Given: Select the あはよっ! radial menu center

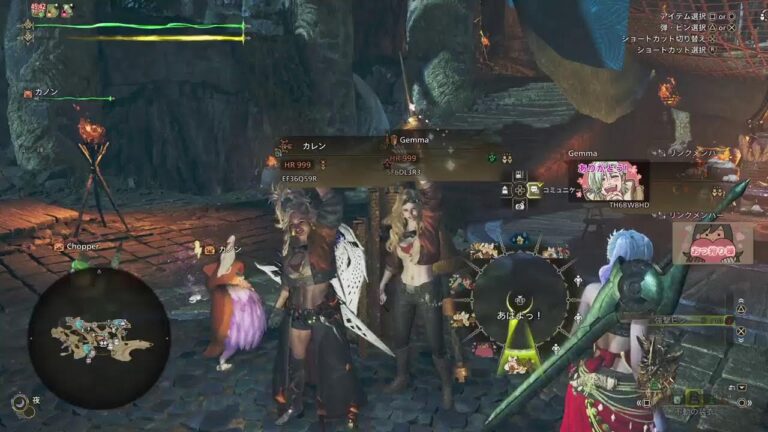Looking at the screenshot, I should pos(519,298).
